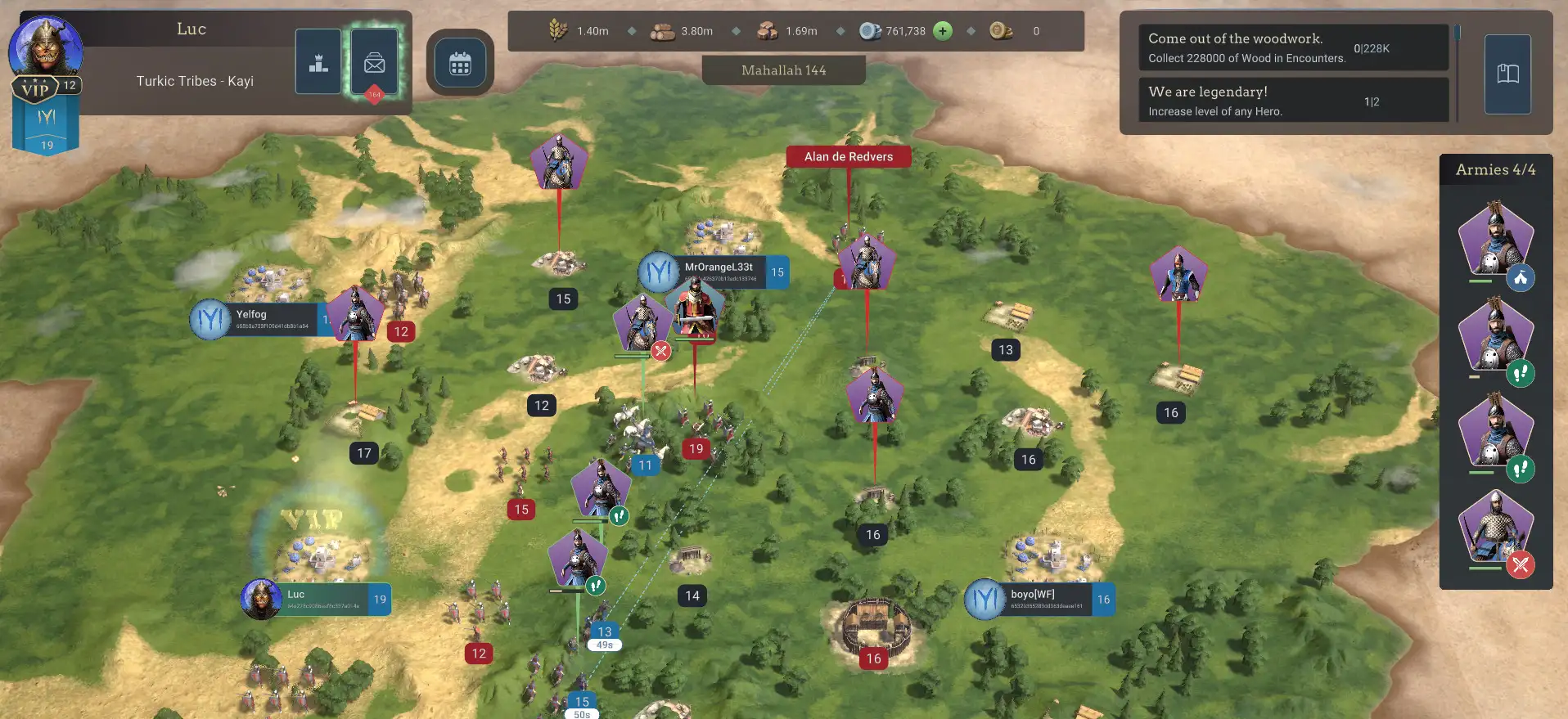Open the "Come out of the woodwork" quest
1568x719 pixels.
tap(1293, 47)
